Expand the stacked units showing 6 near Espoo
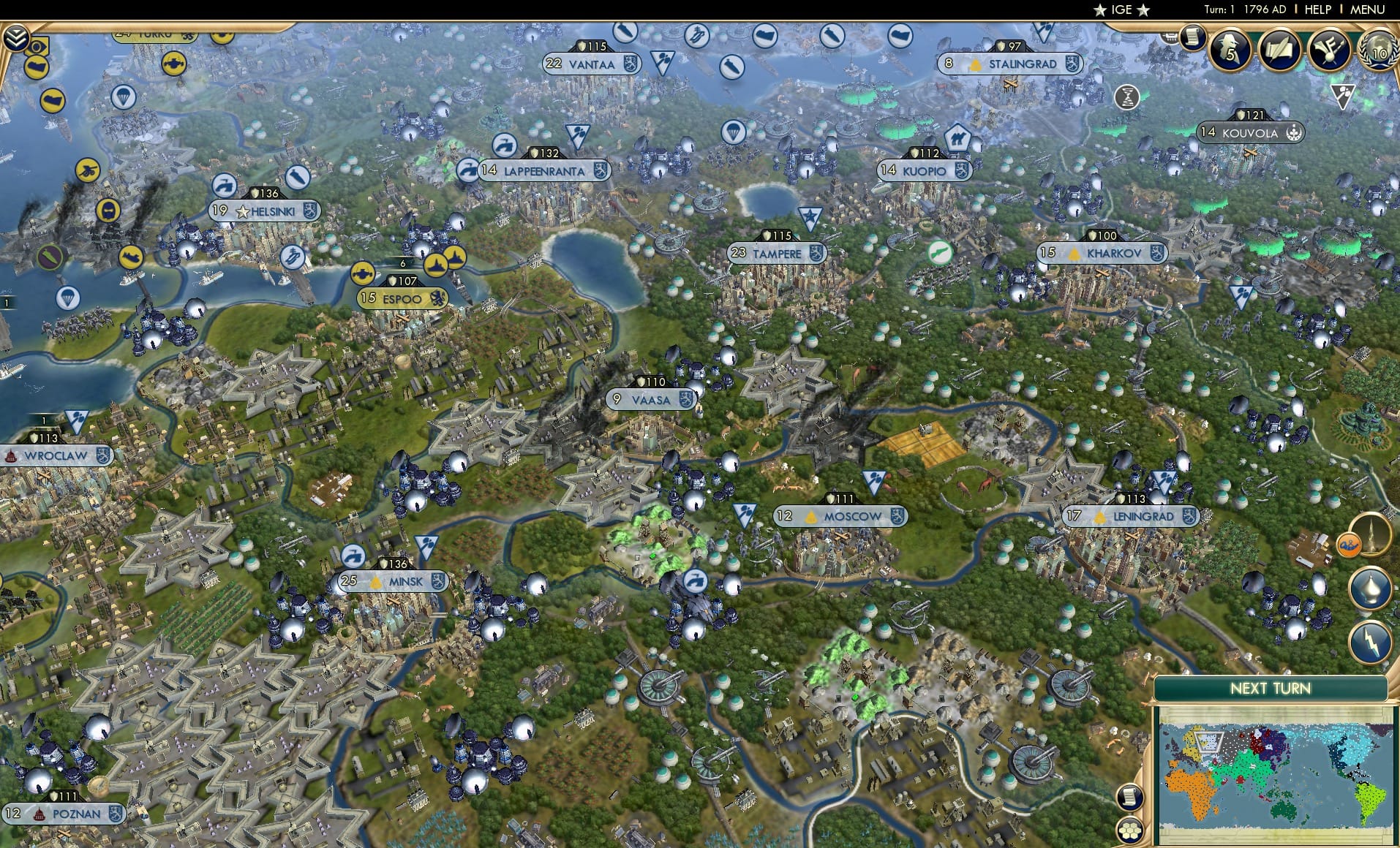 point(402,262)
